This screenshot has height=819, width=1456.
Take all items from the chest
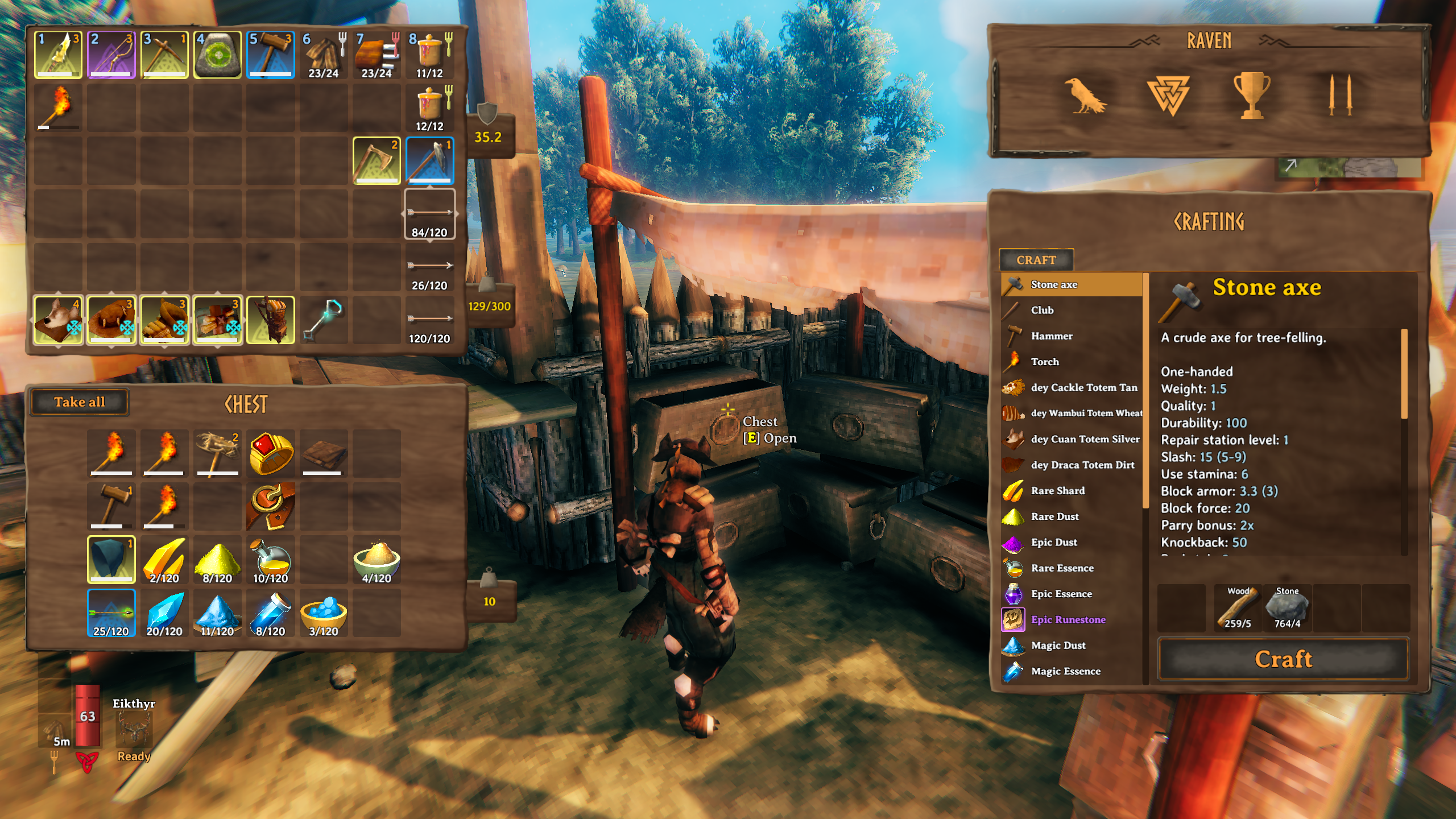pos(80,402)
